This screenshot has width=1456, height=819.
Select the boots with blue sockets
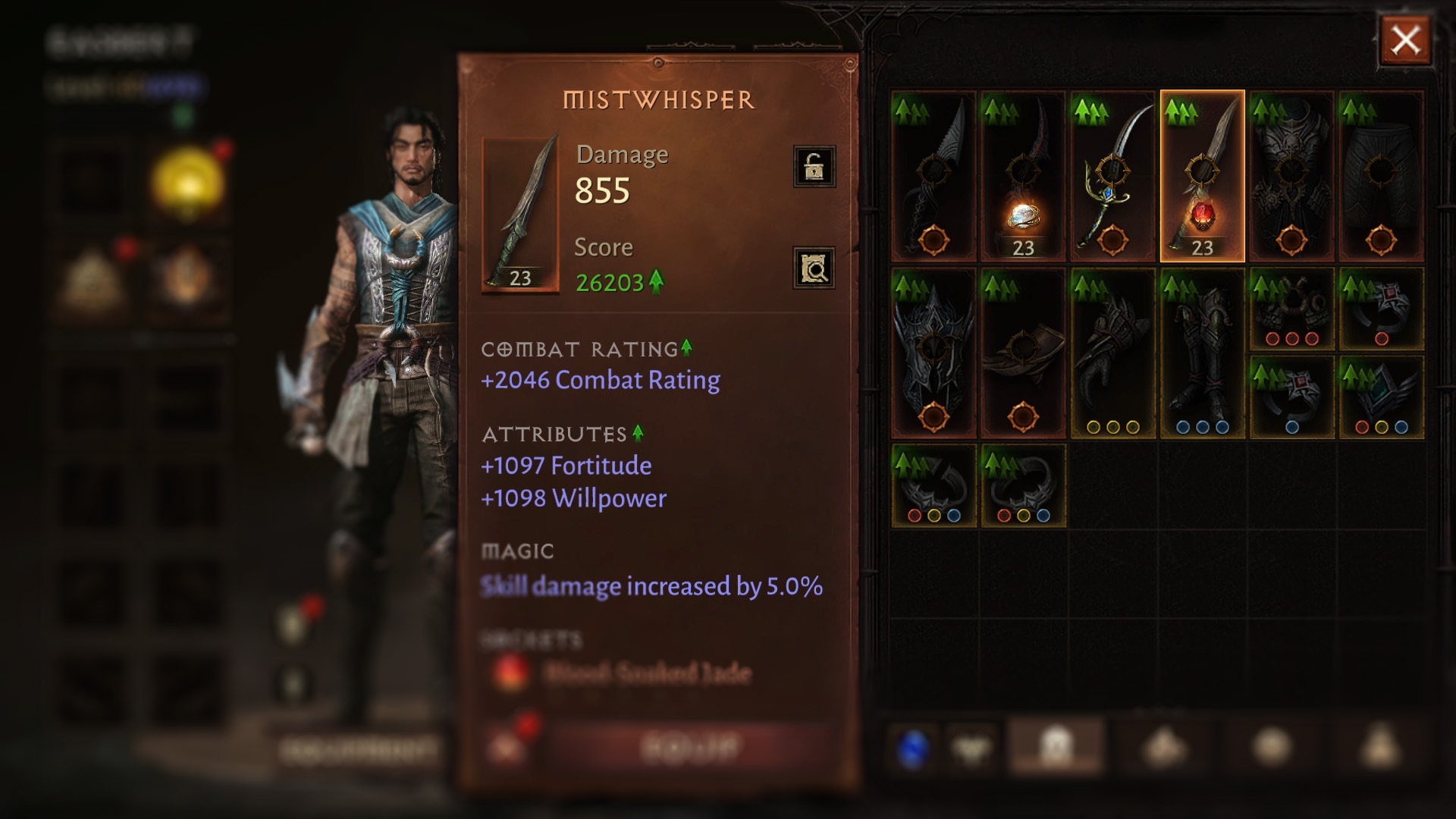(x=1202, y=353)
